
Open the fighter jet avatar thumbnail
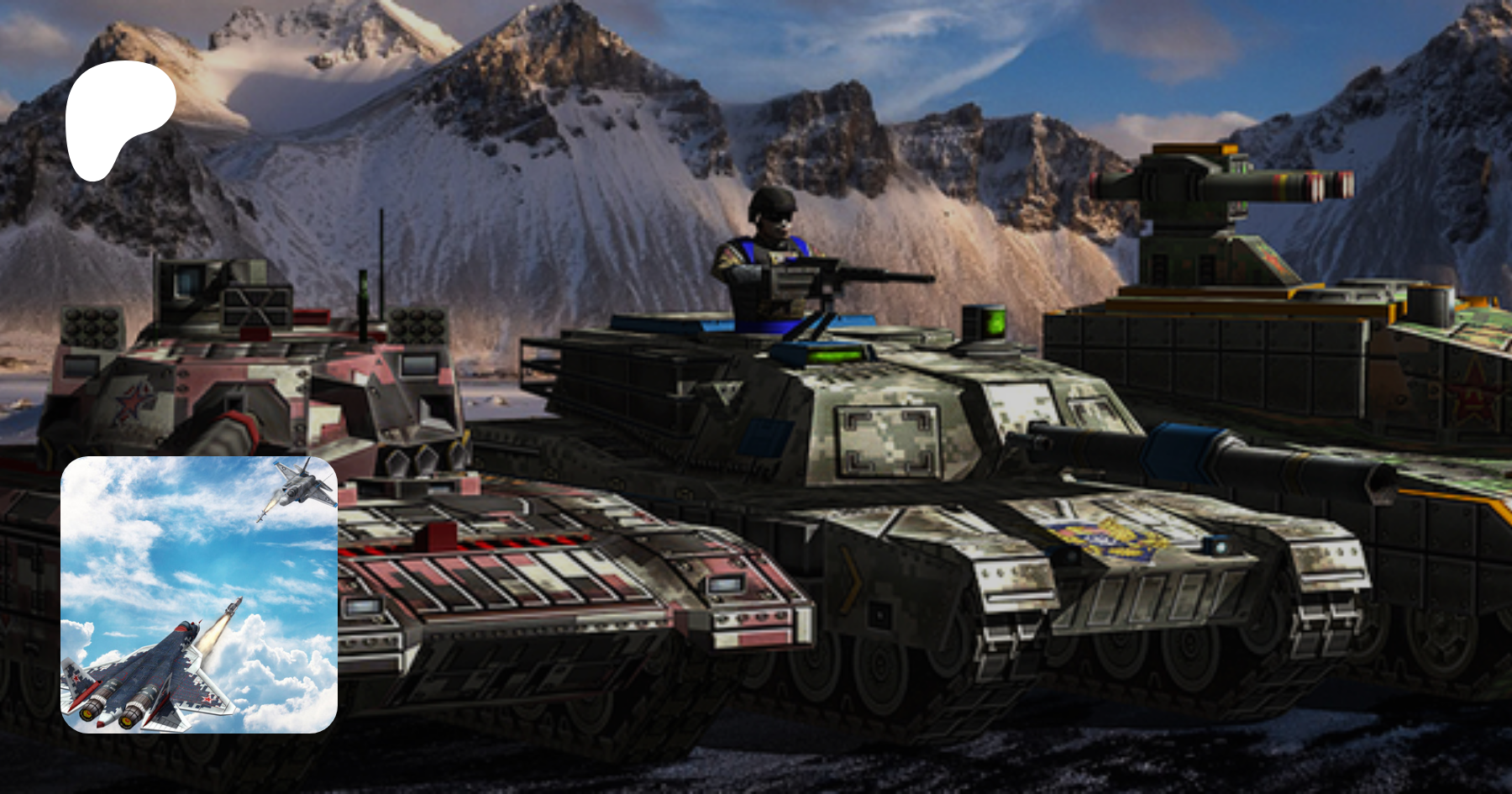pyautogui.click(x=199, y=594)
